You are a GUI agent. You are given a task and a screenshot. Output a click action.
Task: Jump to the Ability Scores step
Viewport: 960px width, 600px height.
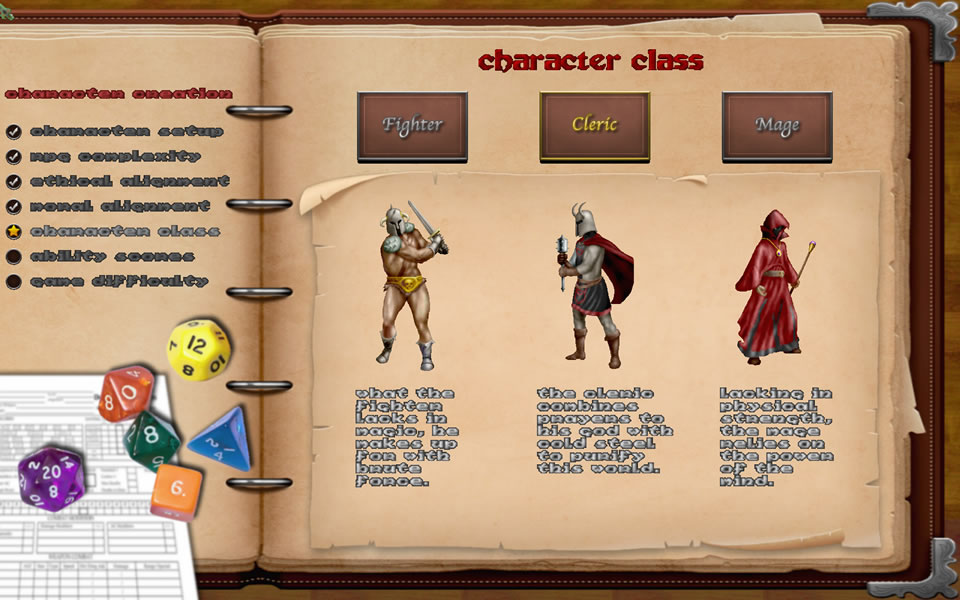111,256
